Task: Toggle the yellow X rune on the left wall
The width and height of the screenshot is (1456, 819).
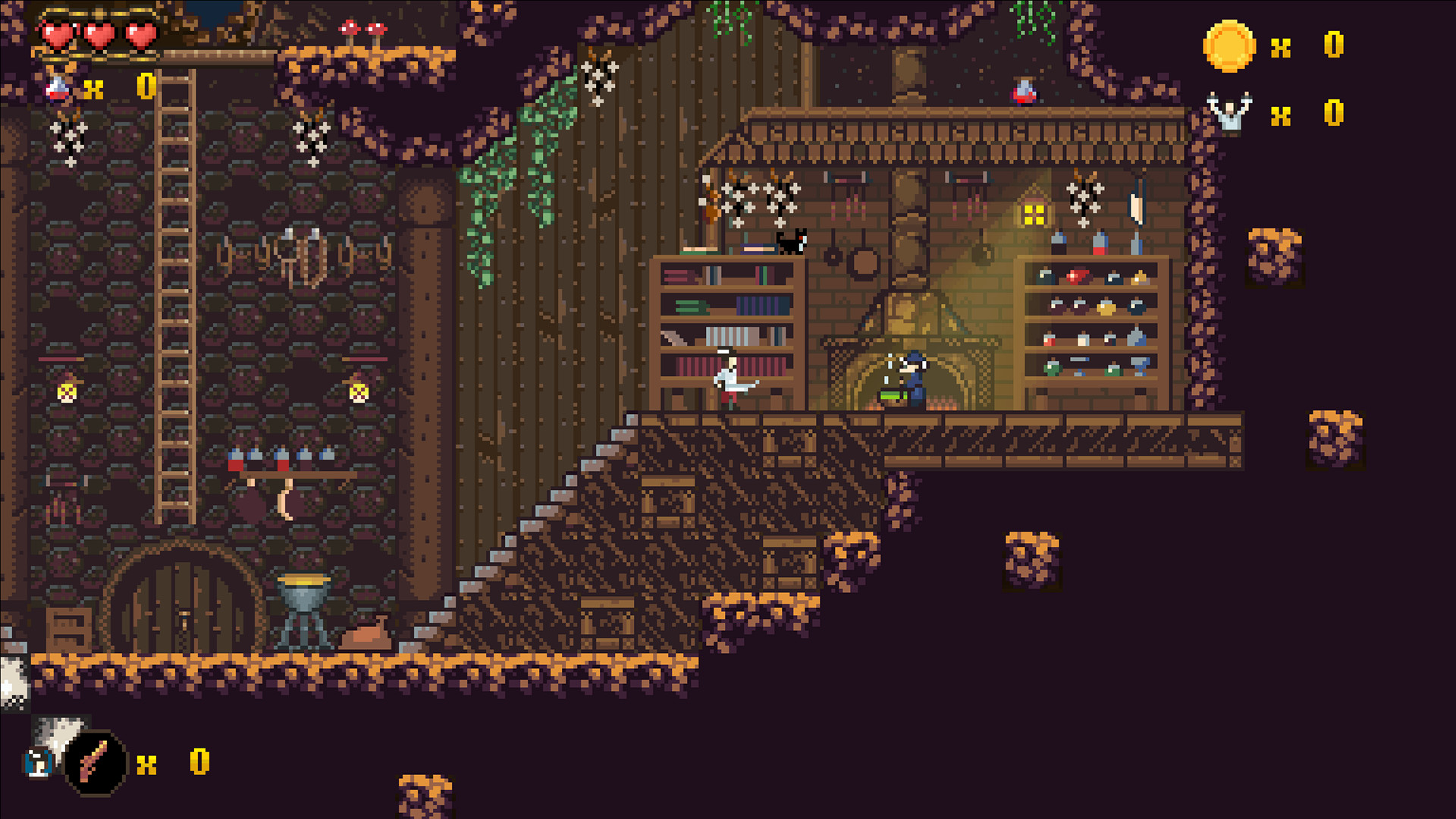Action: pyautogui.click(x=66, y=392)
